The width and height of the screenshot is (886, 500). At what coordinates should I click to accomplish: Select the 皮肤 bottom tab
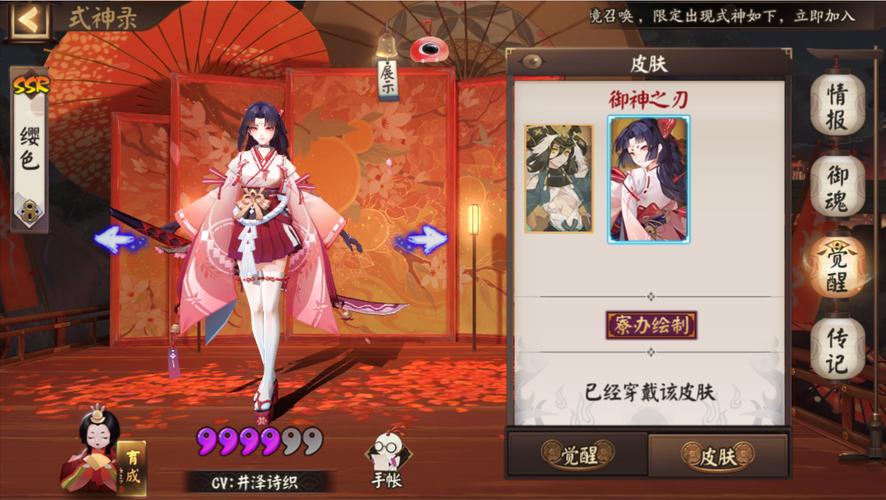tap(718, 456)
